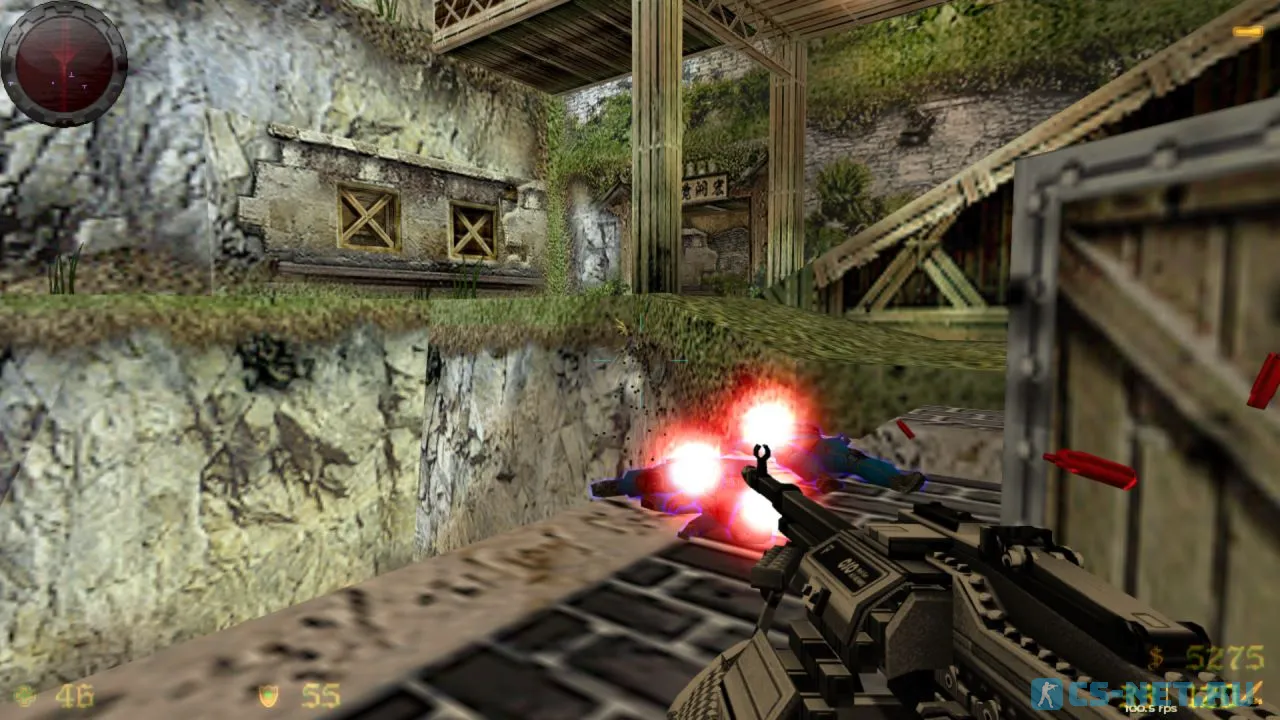Viewport: 1280px width, 720px height.
Task: Click the crosshair at screen center
Action: [x=640, y=360]
